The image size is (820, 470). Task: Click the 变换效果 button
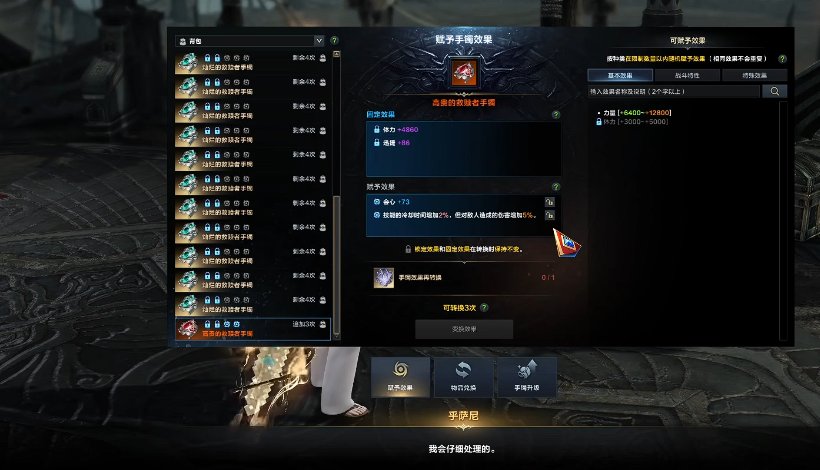[464, 329]
